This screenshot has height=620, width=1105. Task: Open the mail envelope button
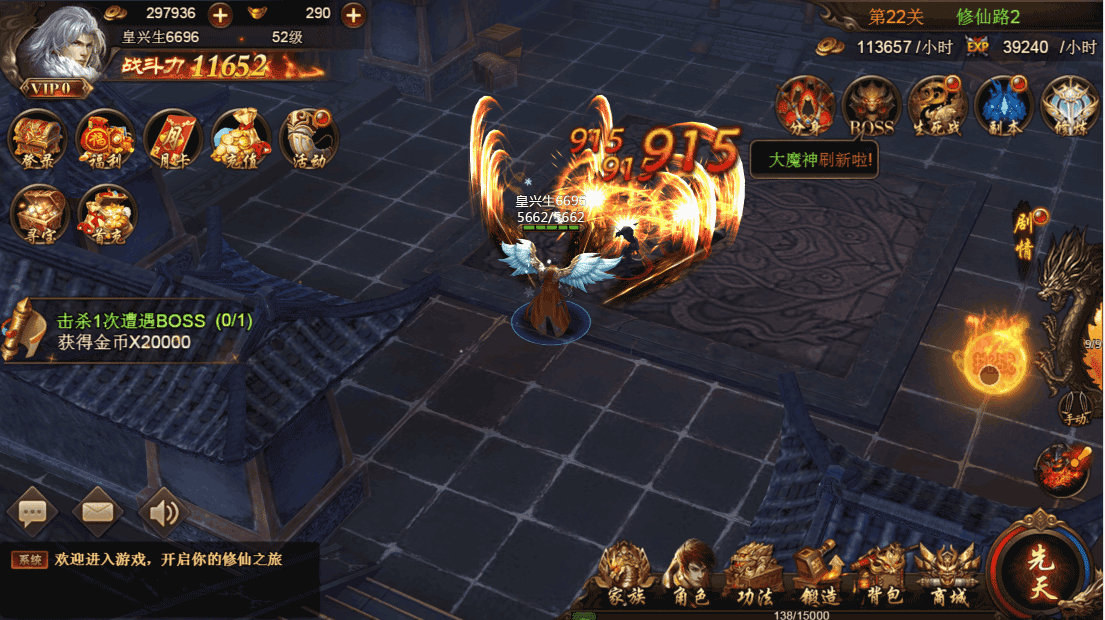(x=98, y=513)
